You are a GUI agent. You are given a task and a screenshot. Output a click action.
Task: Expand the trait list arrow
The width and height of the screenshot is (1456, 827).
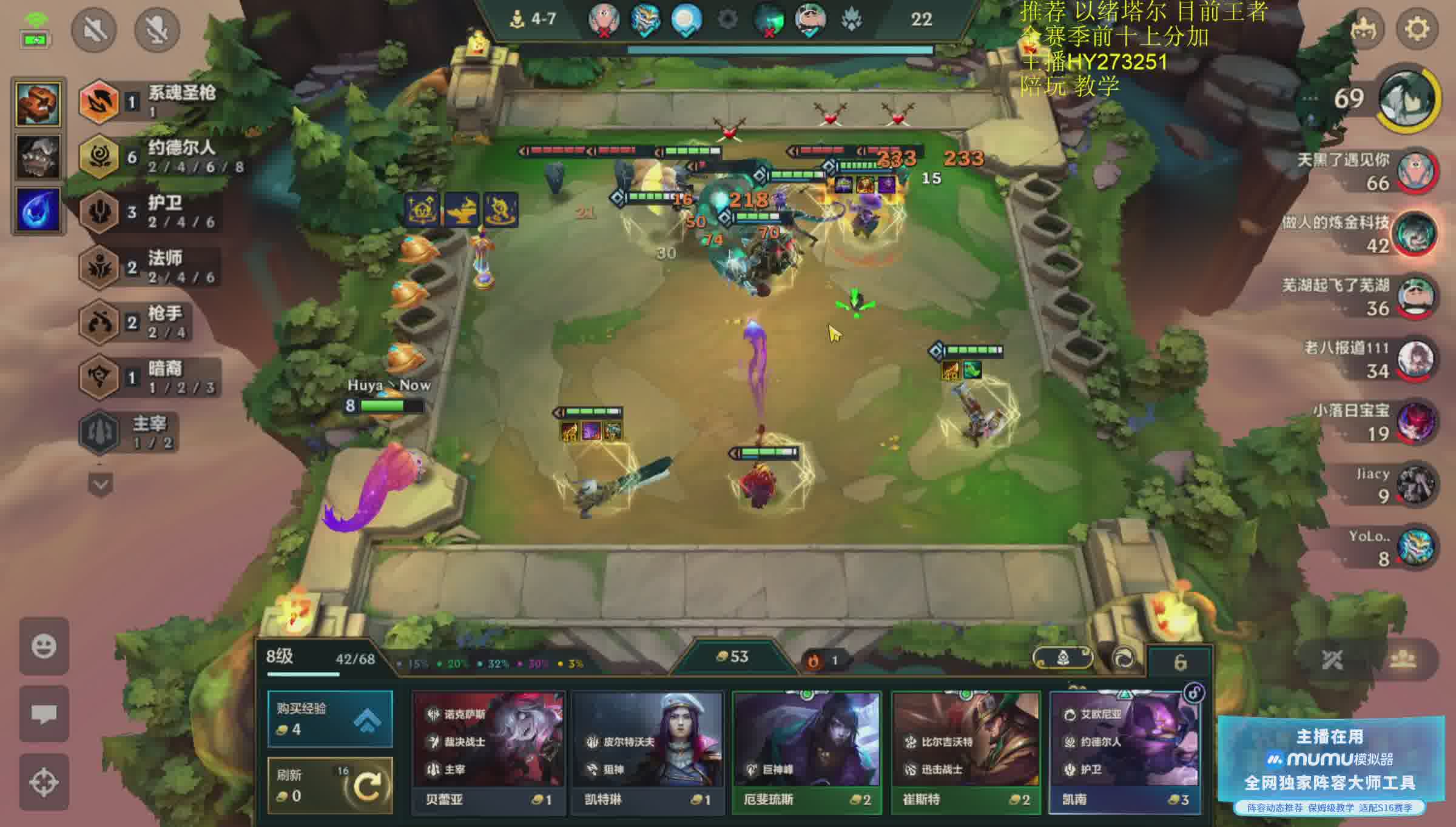tap(100, 484)
